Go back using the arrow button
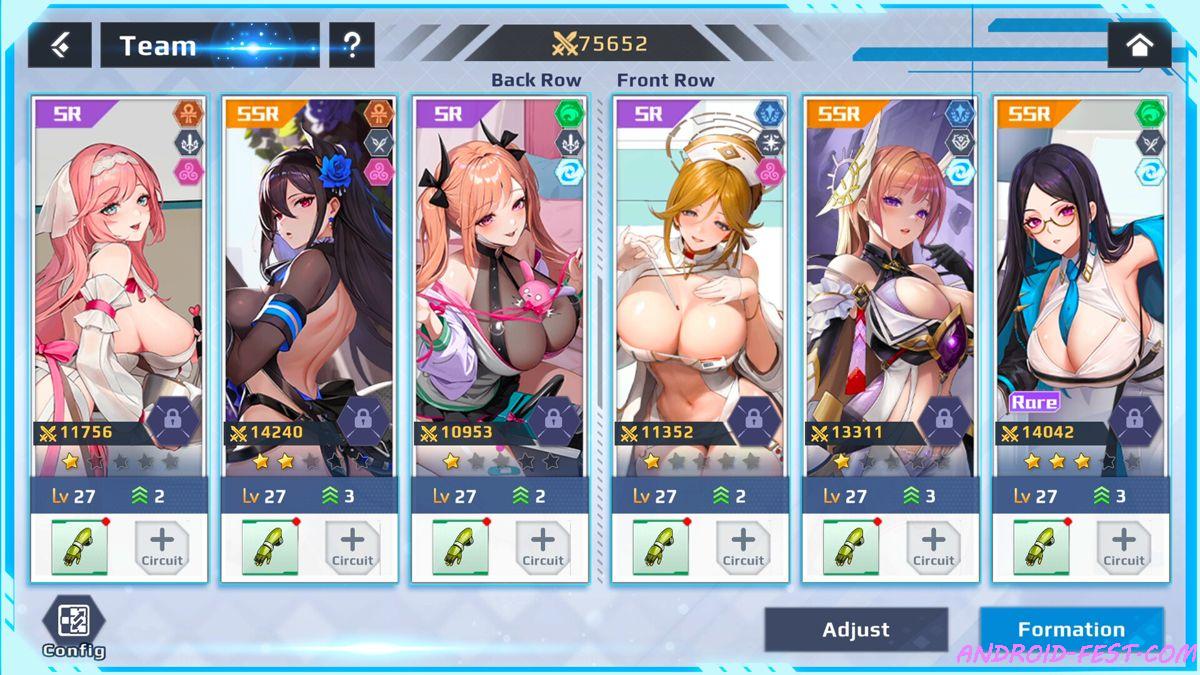The image size is (1200, 675). pyautogui.click(x=59, y=45)
